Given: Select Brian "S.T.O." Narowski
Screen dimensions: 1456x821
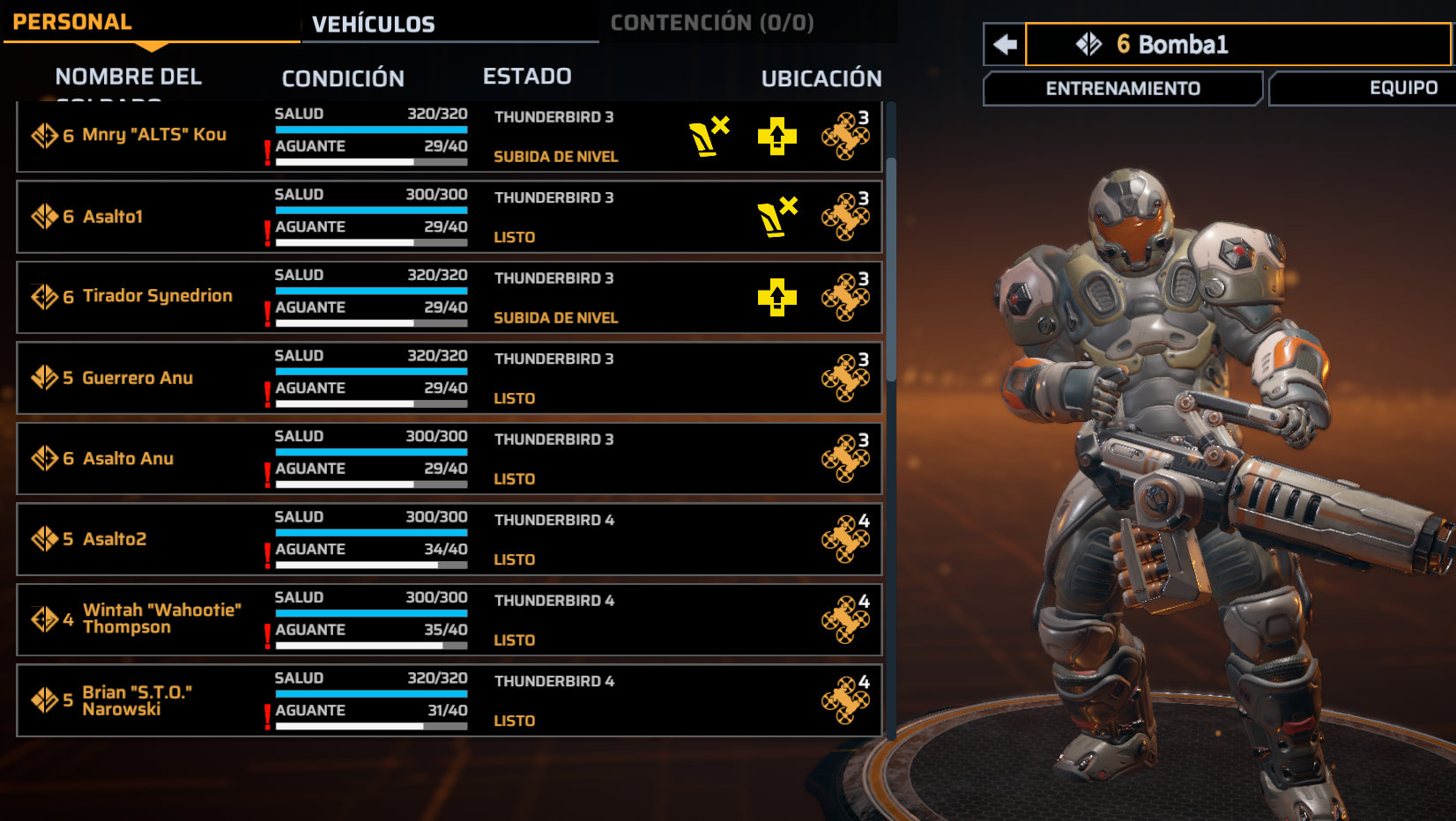Looking at the screenshot, I should pos(137,700).
